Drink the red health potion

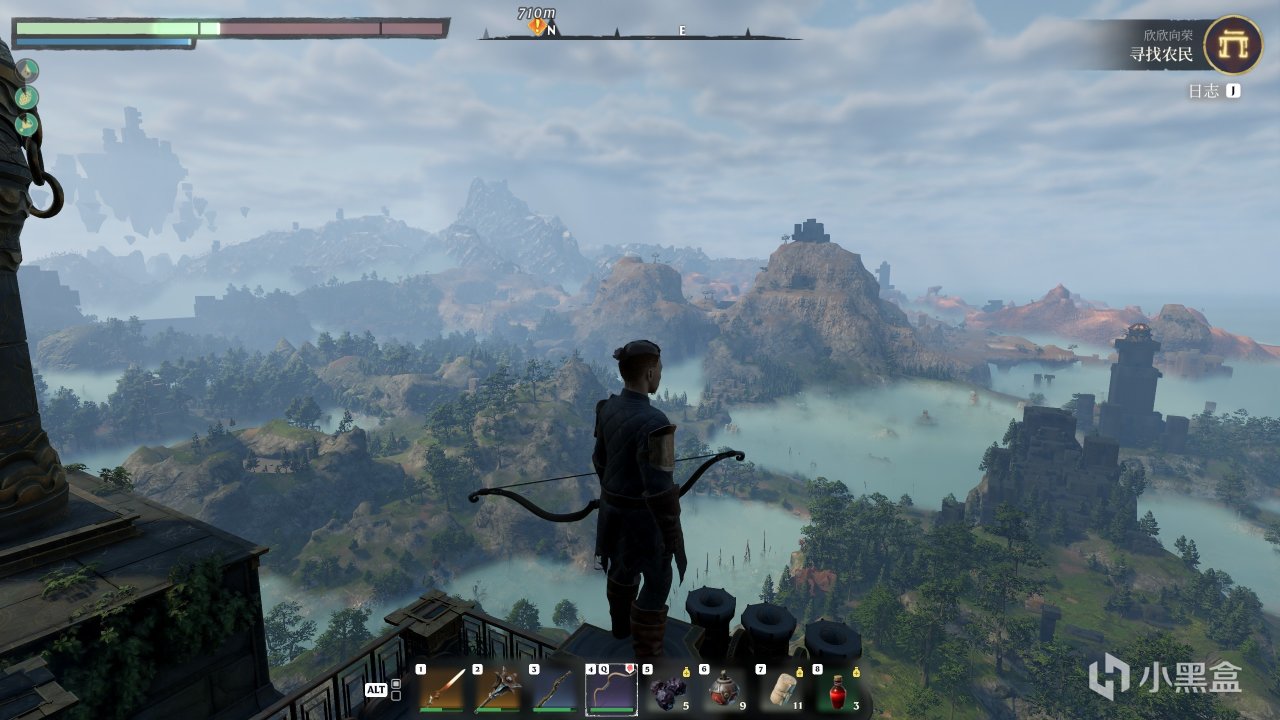[x=837, y=689]
